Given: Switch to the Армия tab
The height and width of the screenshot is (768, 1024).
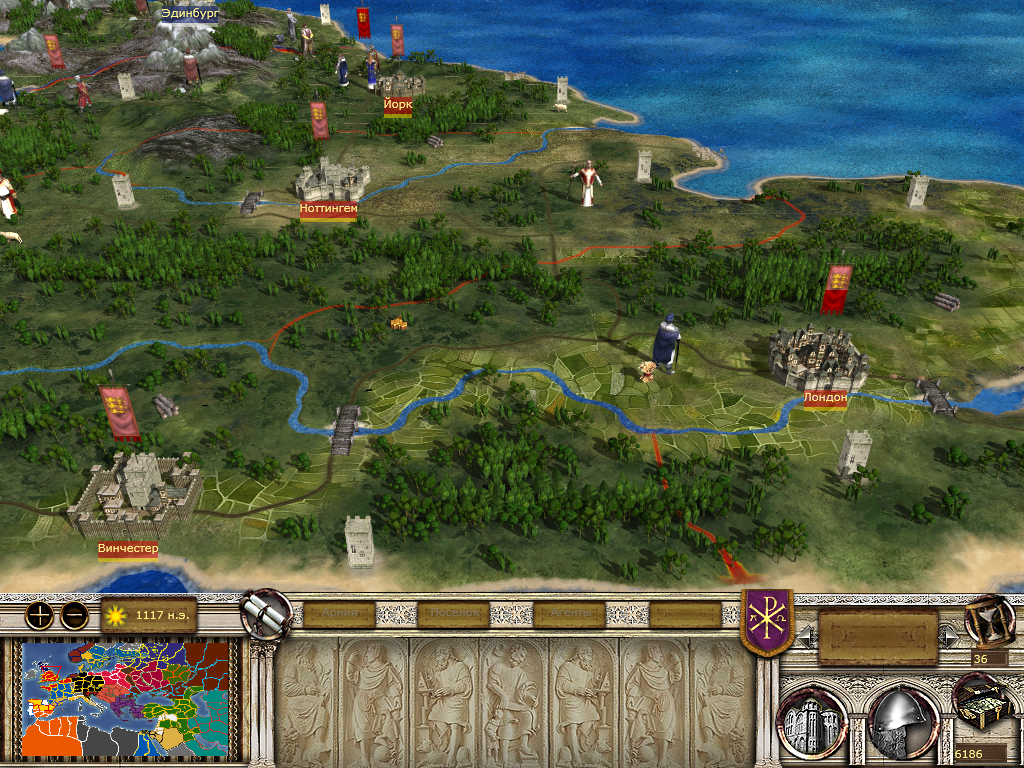Looking at the screenshot, I should coord(340,613).
